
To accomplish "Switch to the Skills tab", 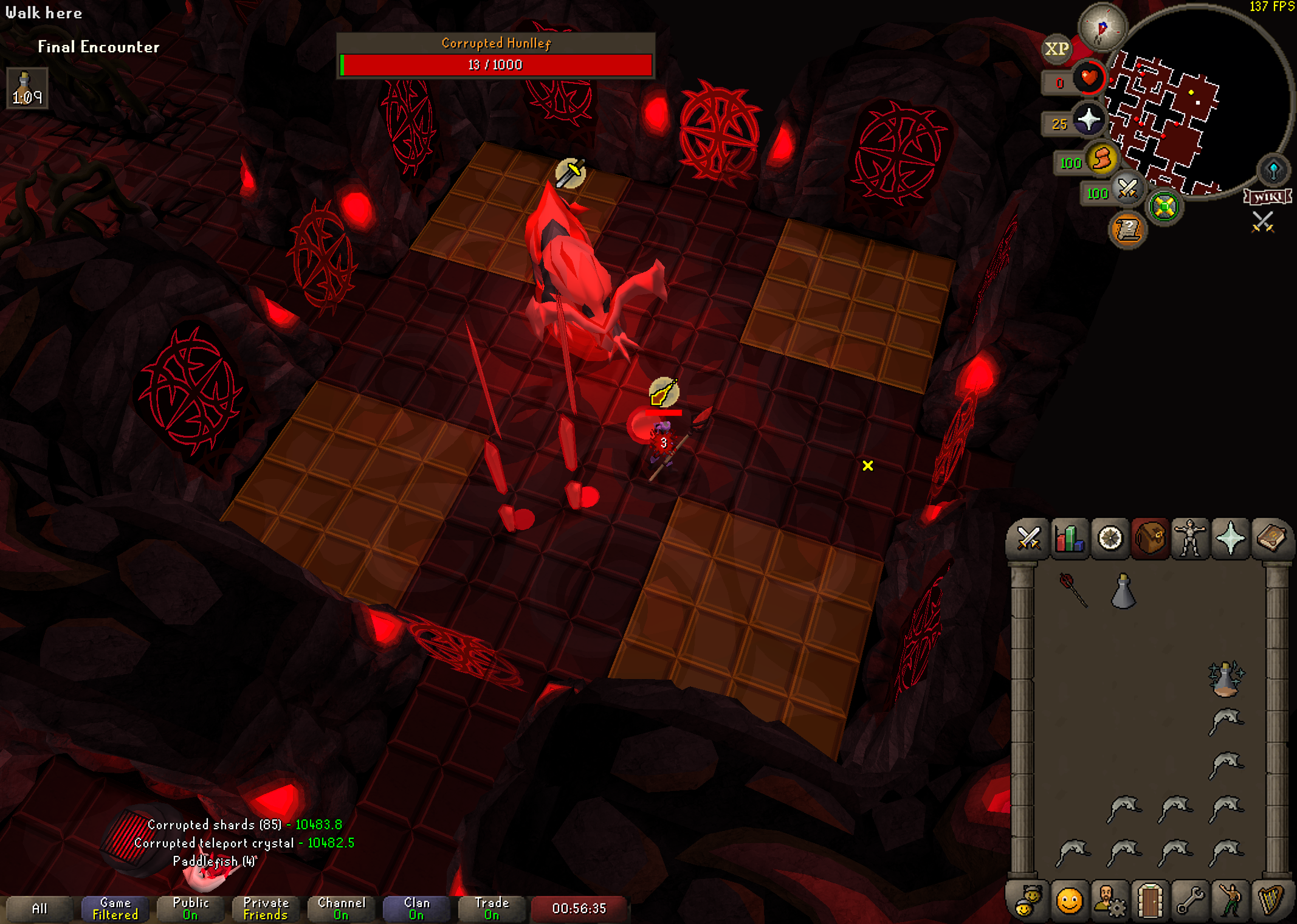I will tap(1069, 539).
